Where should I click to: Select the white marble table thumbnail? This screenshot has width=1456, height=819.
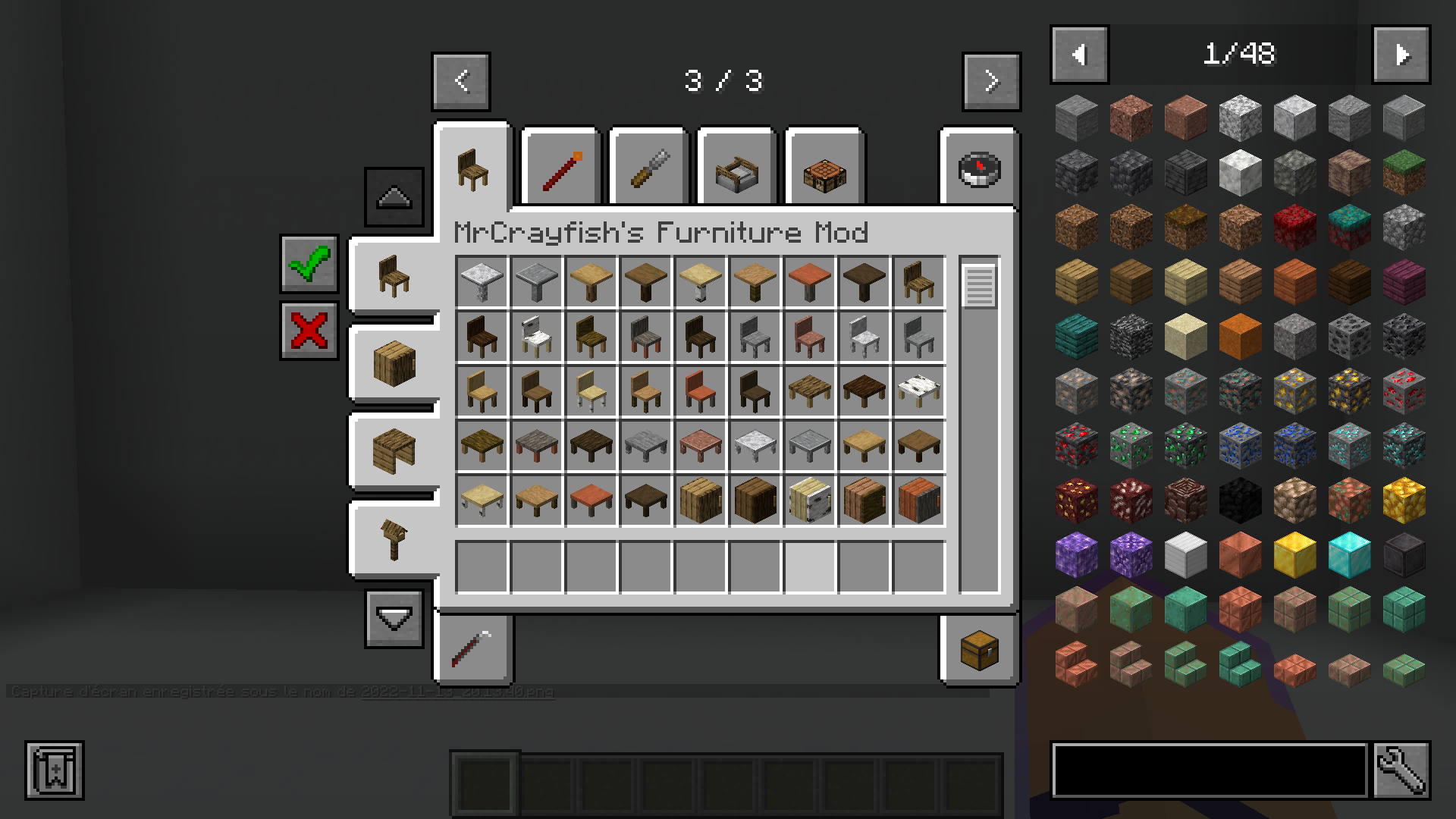pyautogui.click(x=482, y=281)
